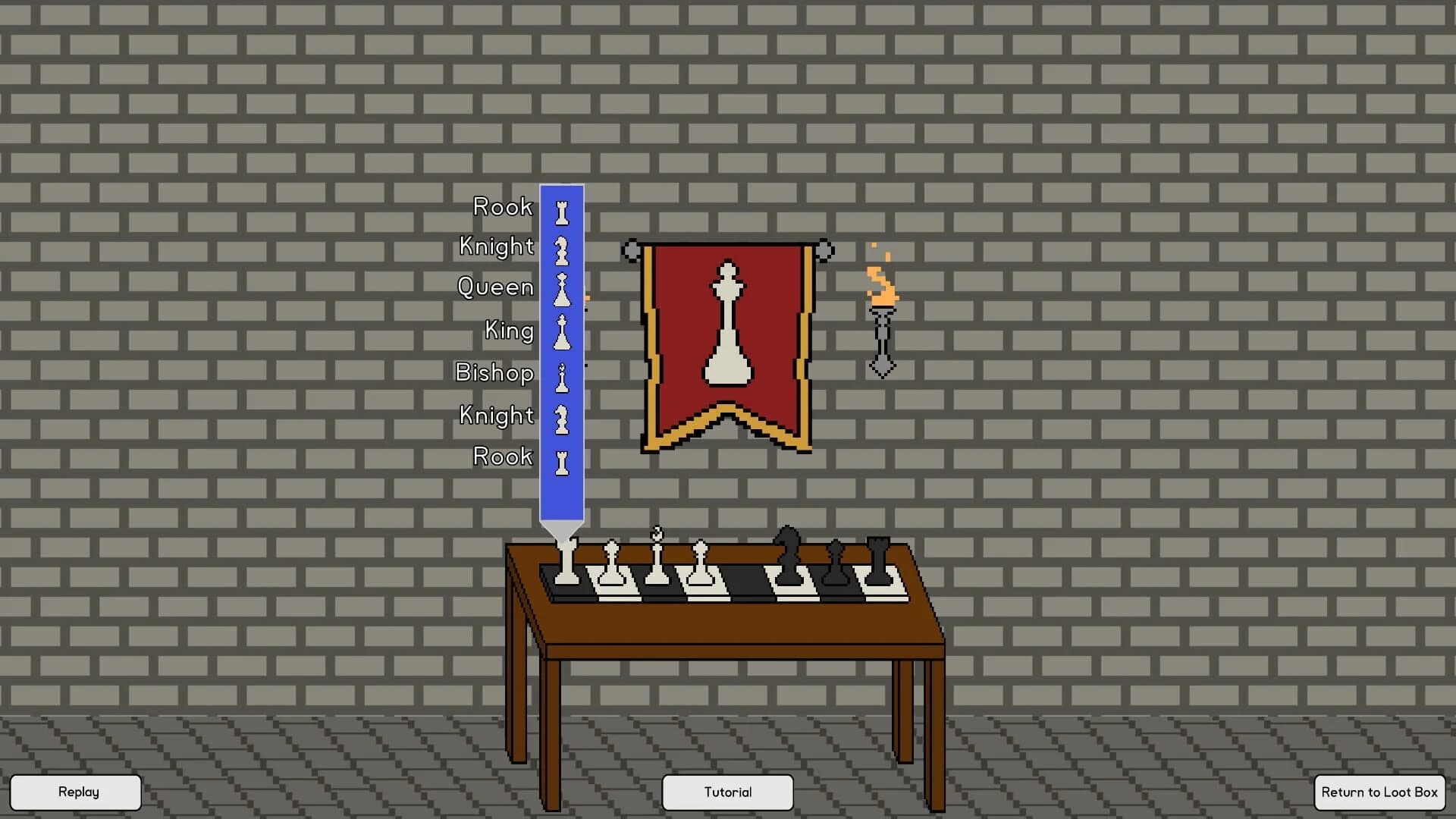Select the first Knight icon on the blue banner

[x=560, y=250]
